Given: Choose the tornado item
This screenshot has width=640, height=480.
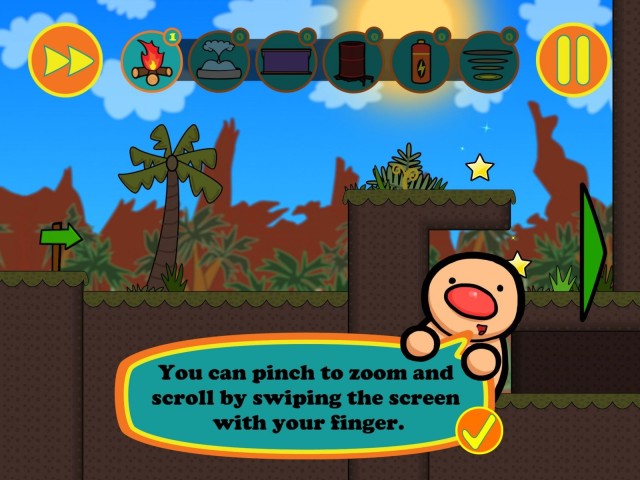Looking at the screenshot, I should (489, 62).
